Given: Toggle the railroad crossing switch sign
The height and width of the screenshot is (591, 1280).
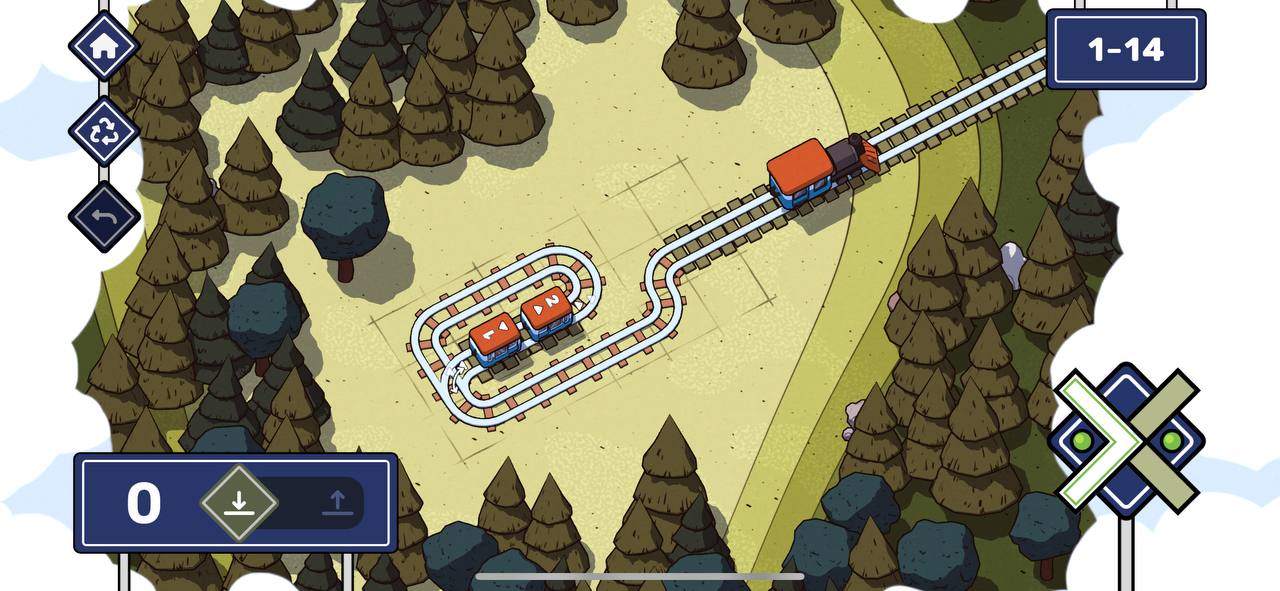Looking at the screenshot, I should pos(1126,440).
